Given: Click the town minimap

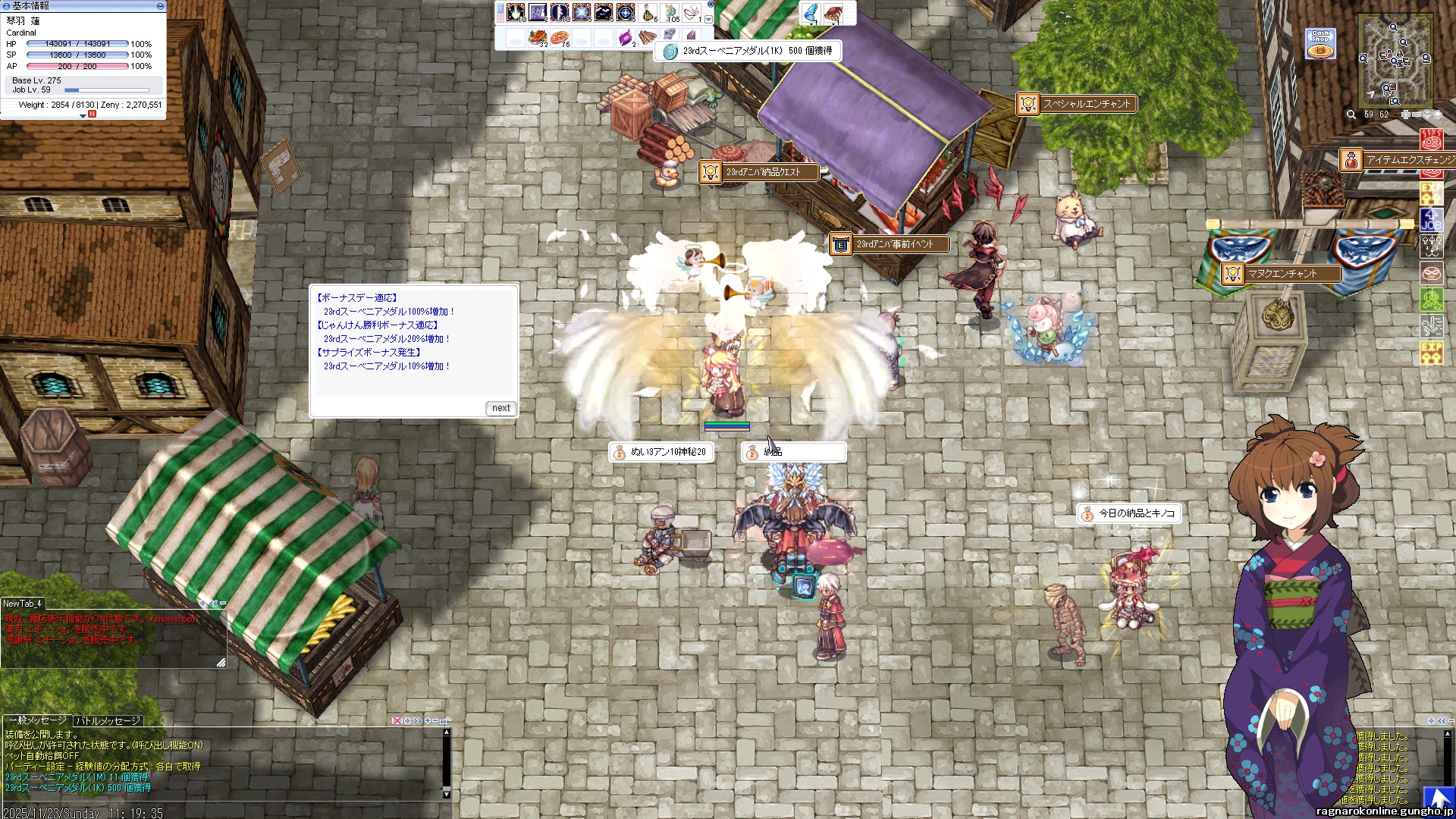Looking at the screenshot, I should pos(1395,61).
